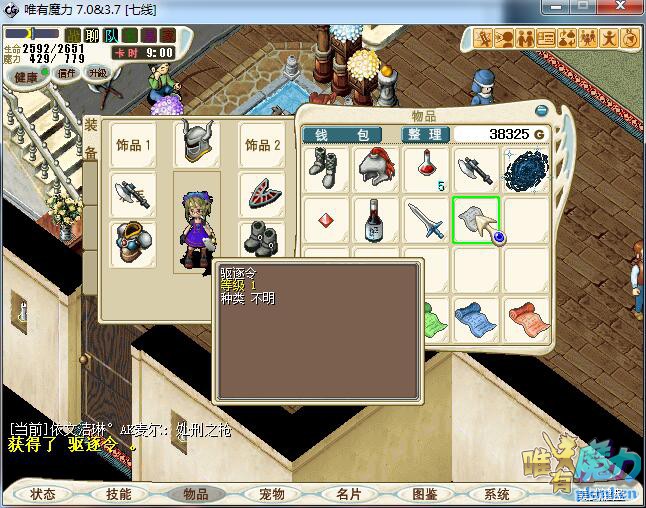This screenshot has width=646, height=508.
Task: Select the blue swirling vortex item
Action: (x=526, y=169)
